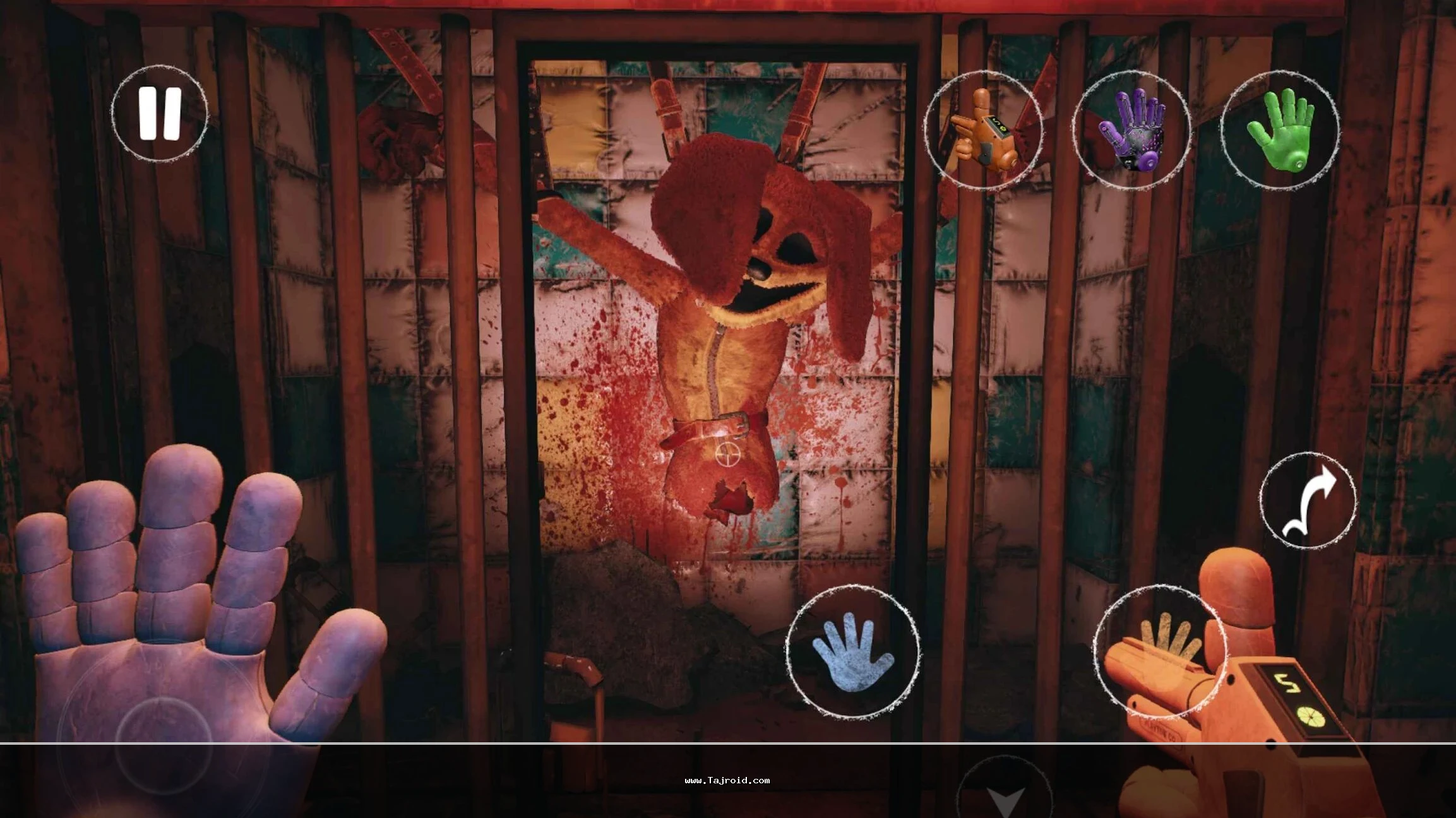1456x818 pixels.
Task: Tap the jump arrow button
Action: click(1308, 500)
